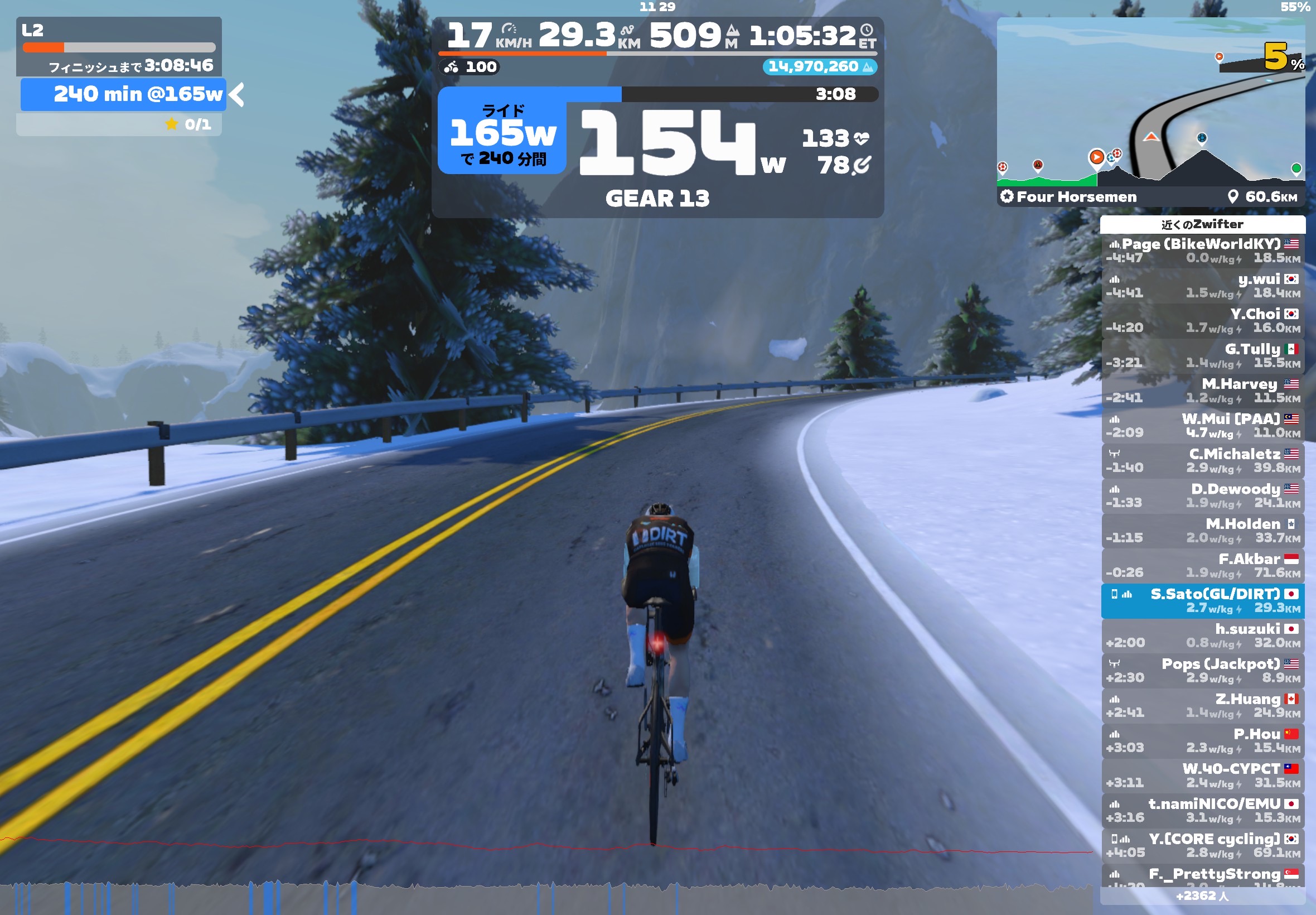Click M.Holden in nearby Zwifters

pyautogui.click(x=1202, y=531)
